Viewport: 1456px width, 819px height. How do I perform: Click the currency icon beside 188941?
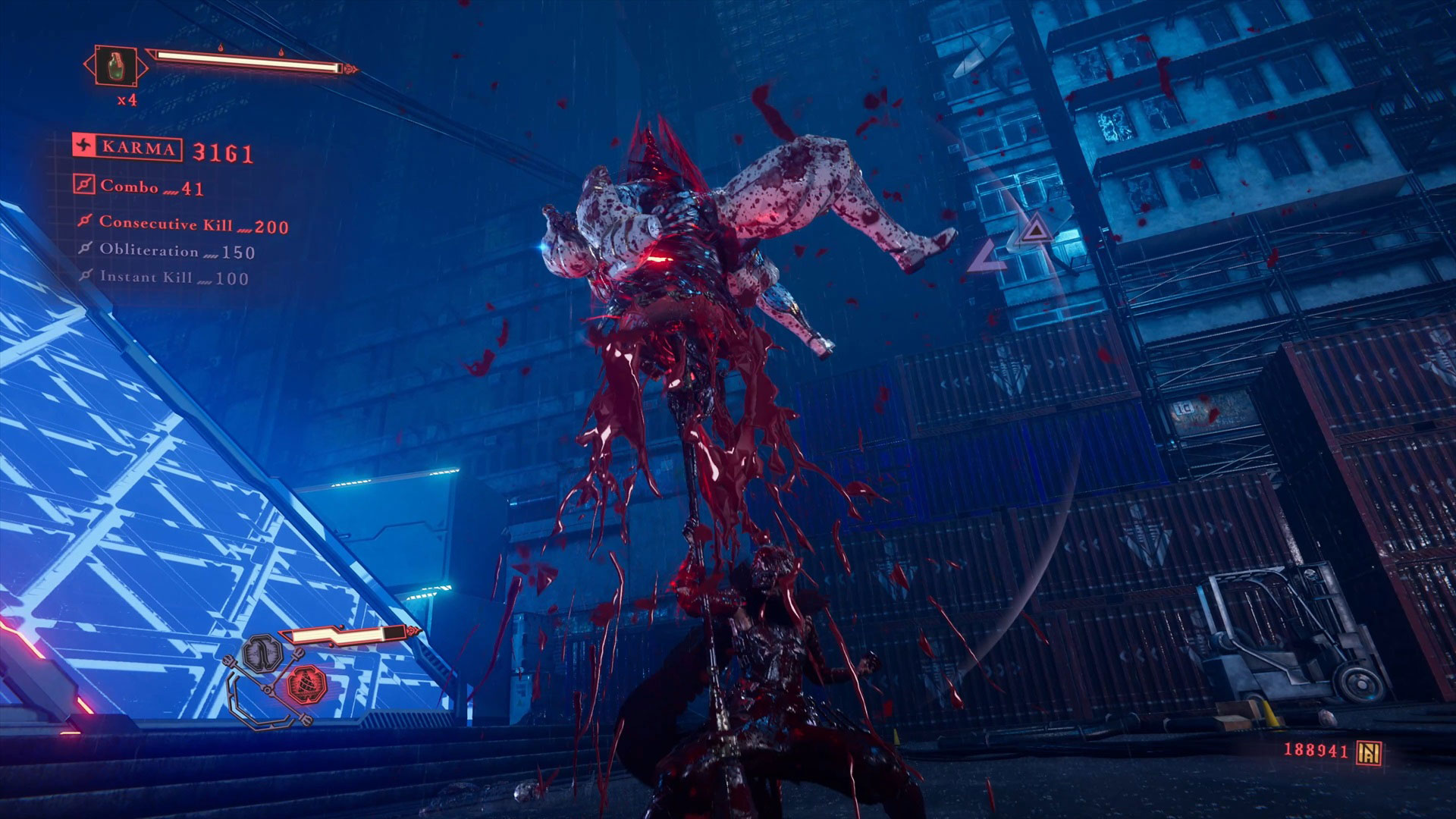[1369, 752]
